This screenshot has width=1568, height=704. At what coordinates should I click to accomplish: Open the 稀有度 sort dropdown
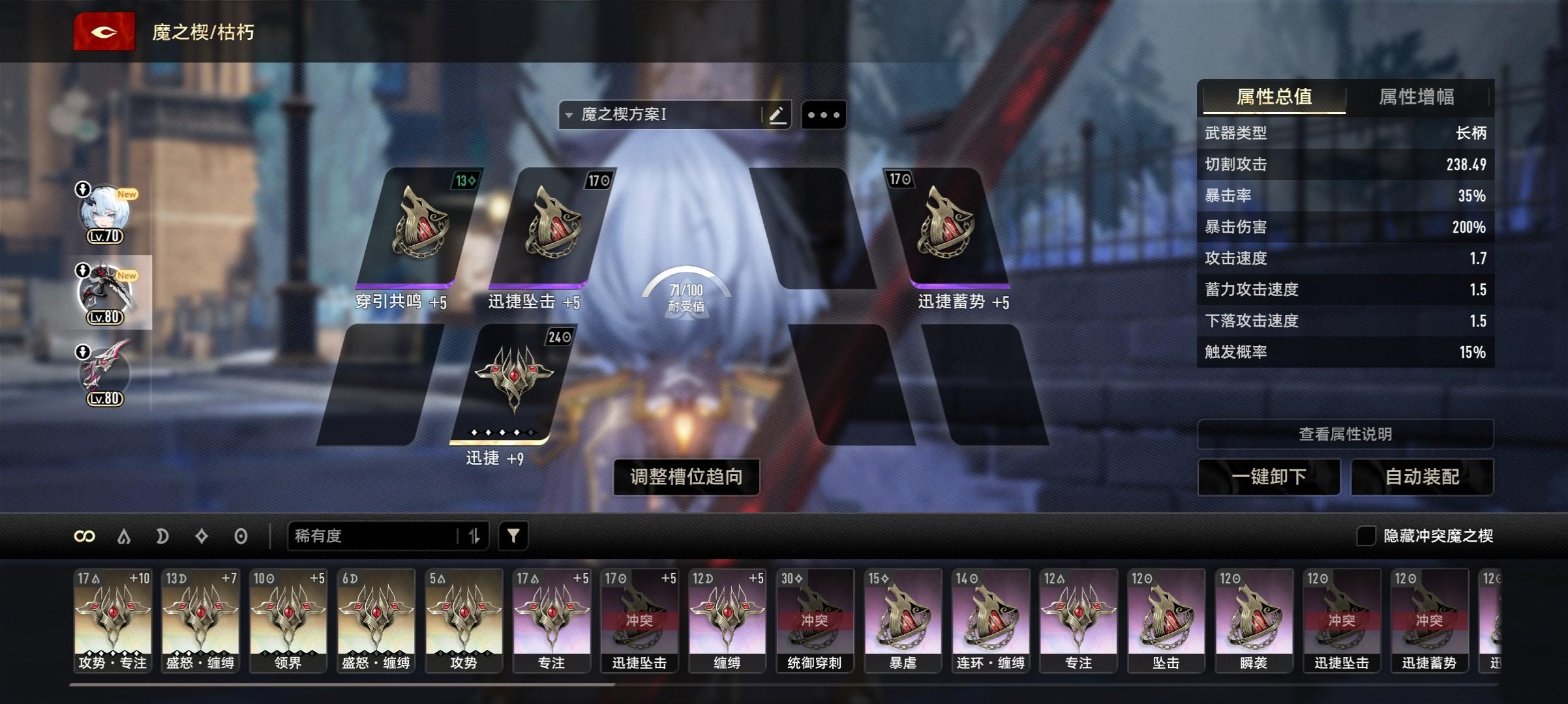[x=375, y=536]
